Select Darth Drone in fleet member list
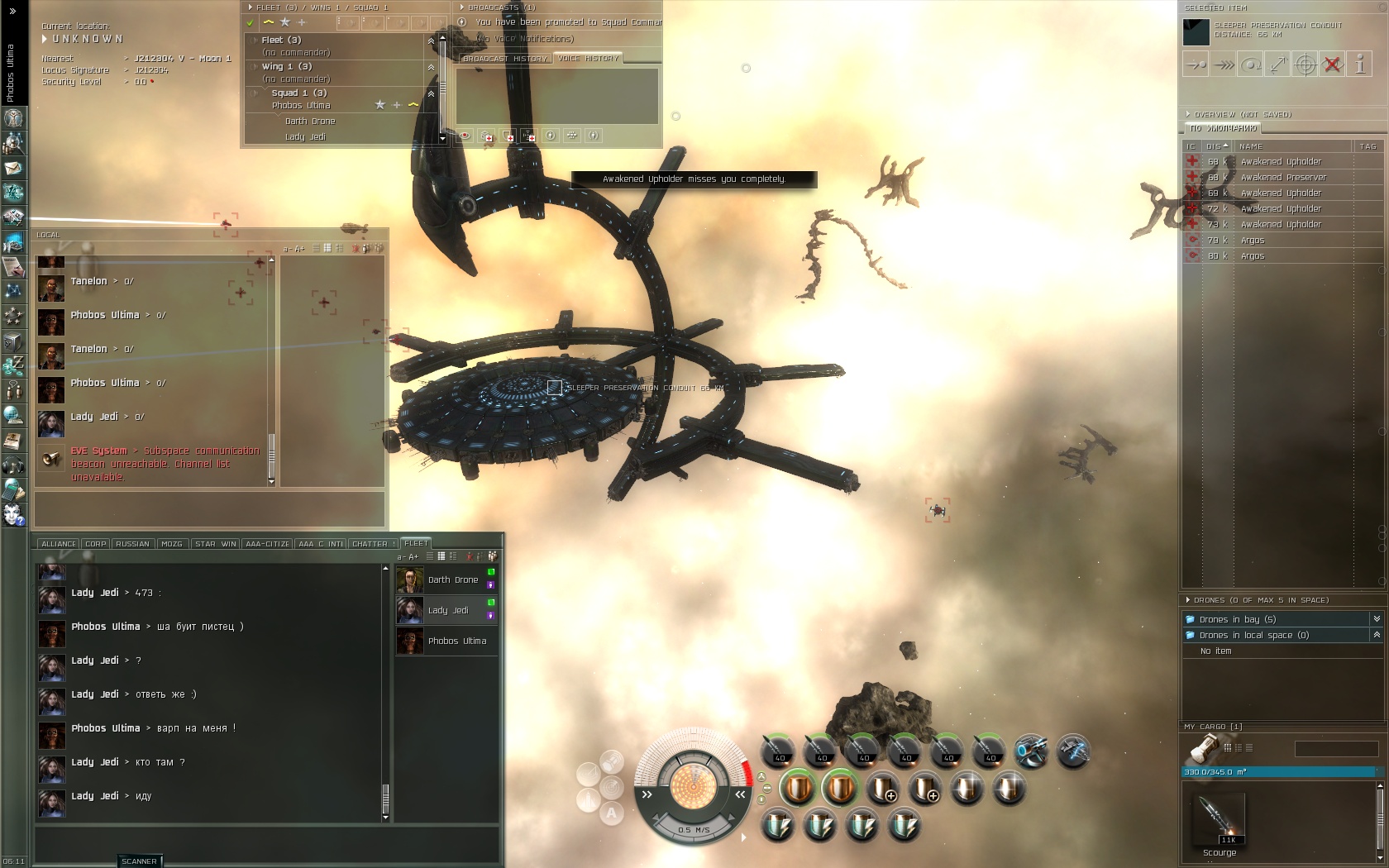This screenshot has height=868, width=1389. (452, 580)
